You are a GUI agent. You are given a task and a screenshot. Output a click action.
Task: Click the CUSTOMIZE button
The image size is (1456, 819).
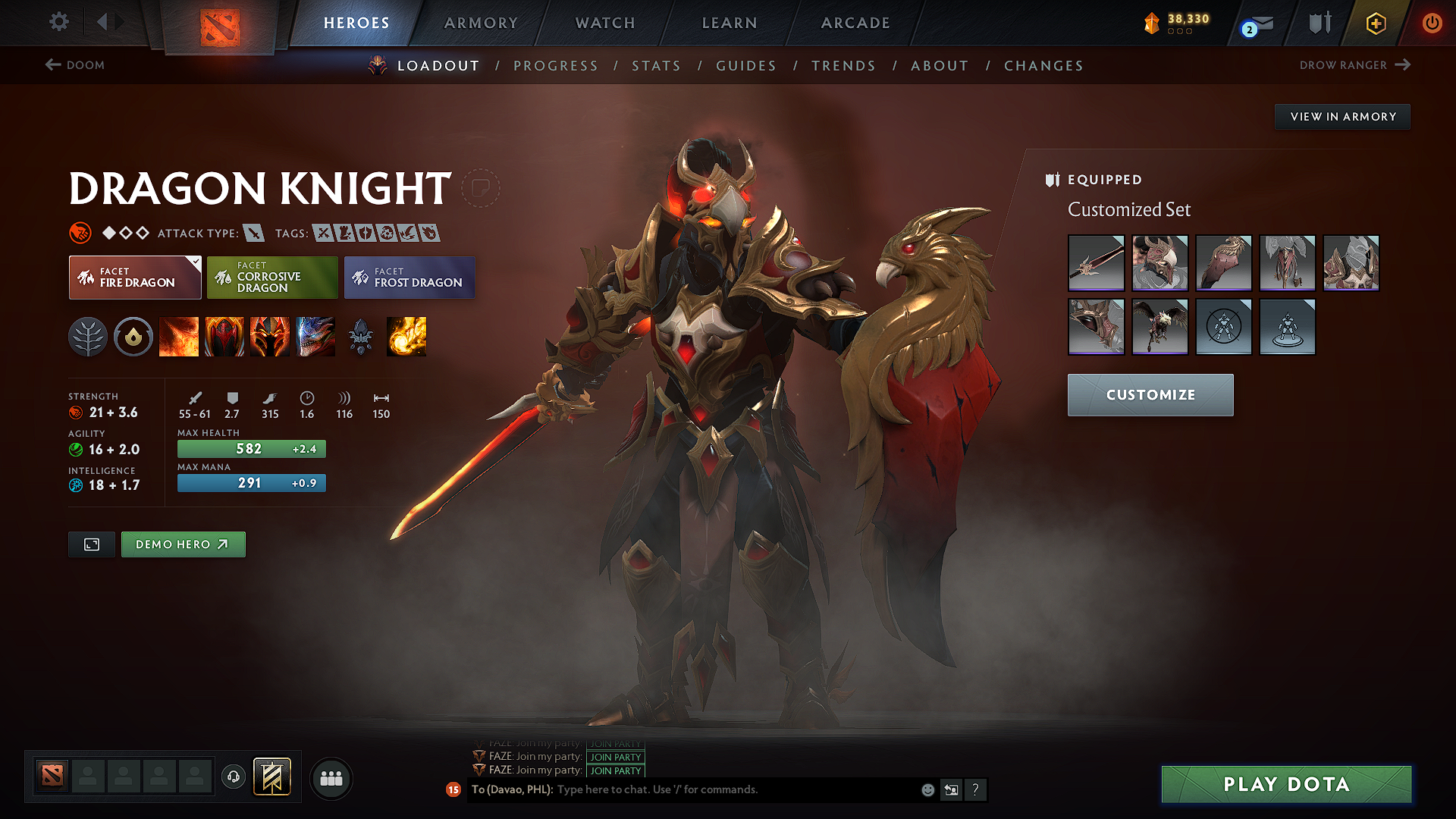pyautogui.click(x=1150, y=394)
